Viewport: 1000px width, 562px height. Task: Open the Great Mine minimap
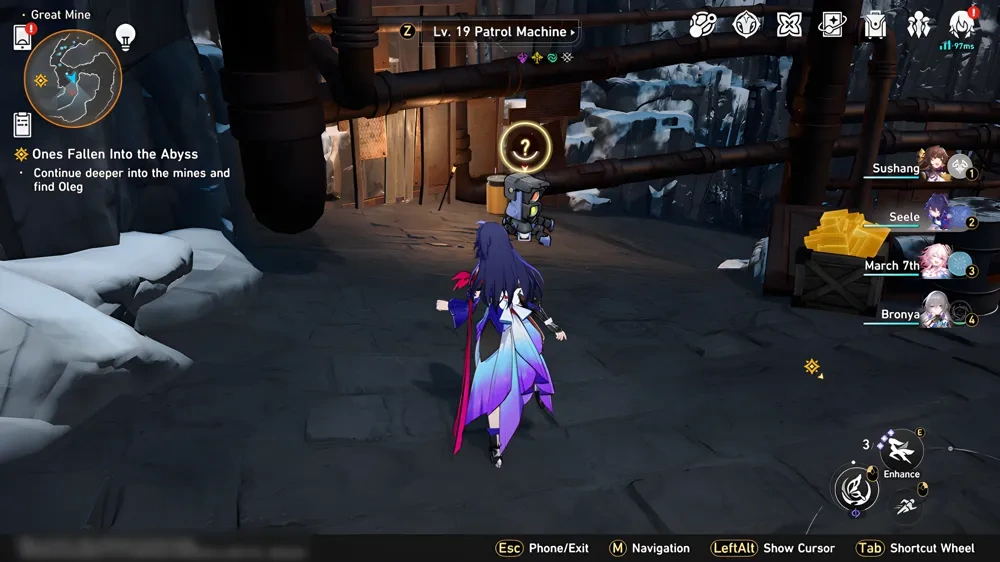72,78
